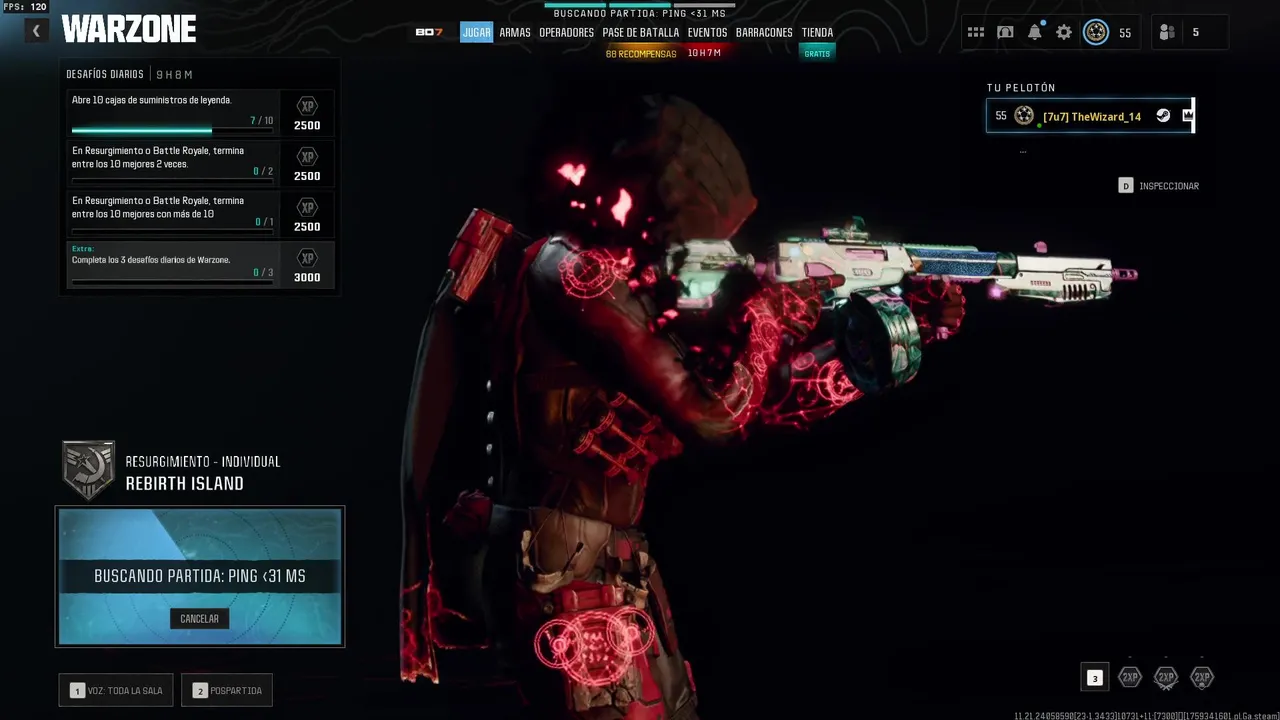Go back with the top-left arrow
1280x720 pixels.
tap(36, 31)
